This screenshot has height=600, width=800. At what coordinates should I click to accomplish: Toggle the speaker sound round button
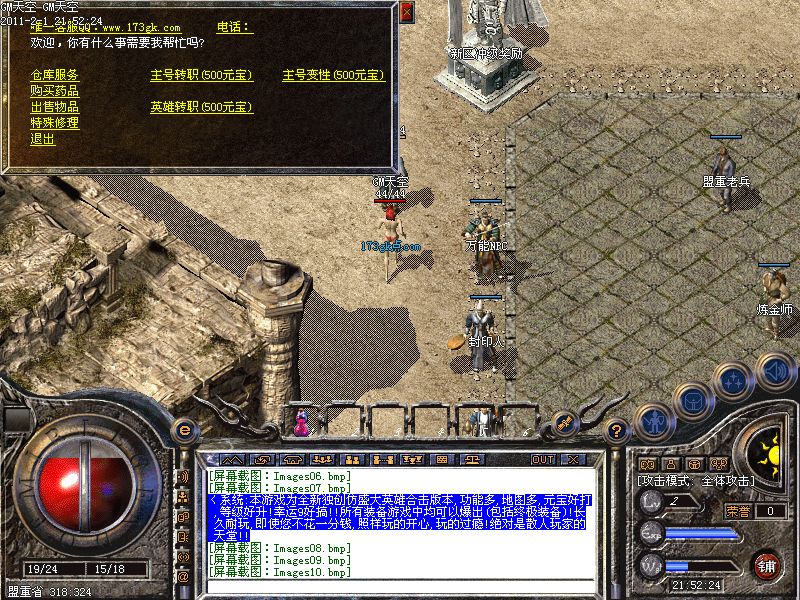pyautogui.click(x=775, y=371)
